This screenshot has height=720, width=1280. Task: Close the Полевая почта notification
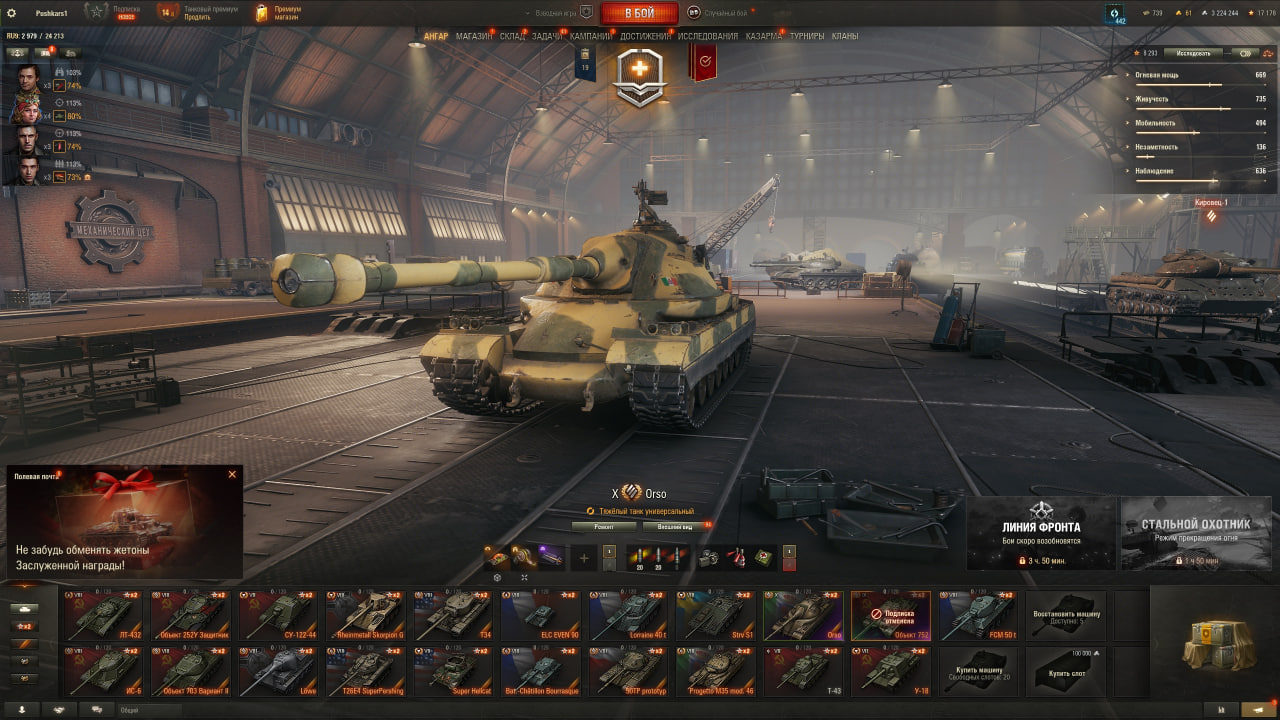tap(232, 474)
